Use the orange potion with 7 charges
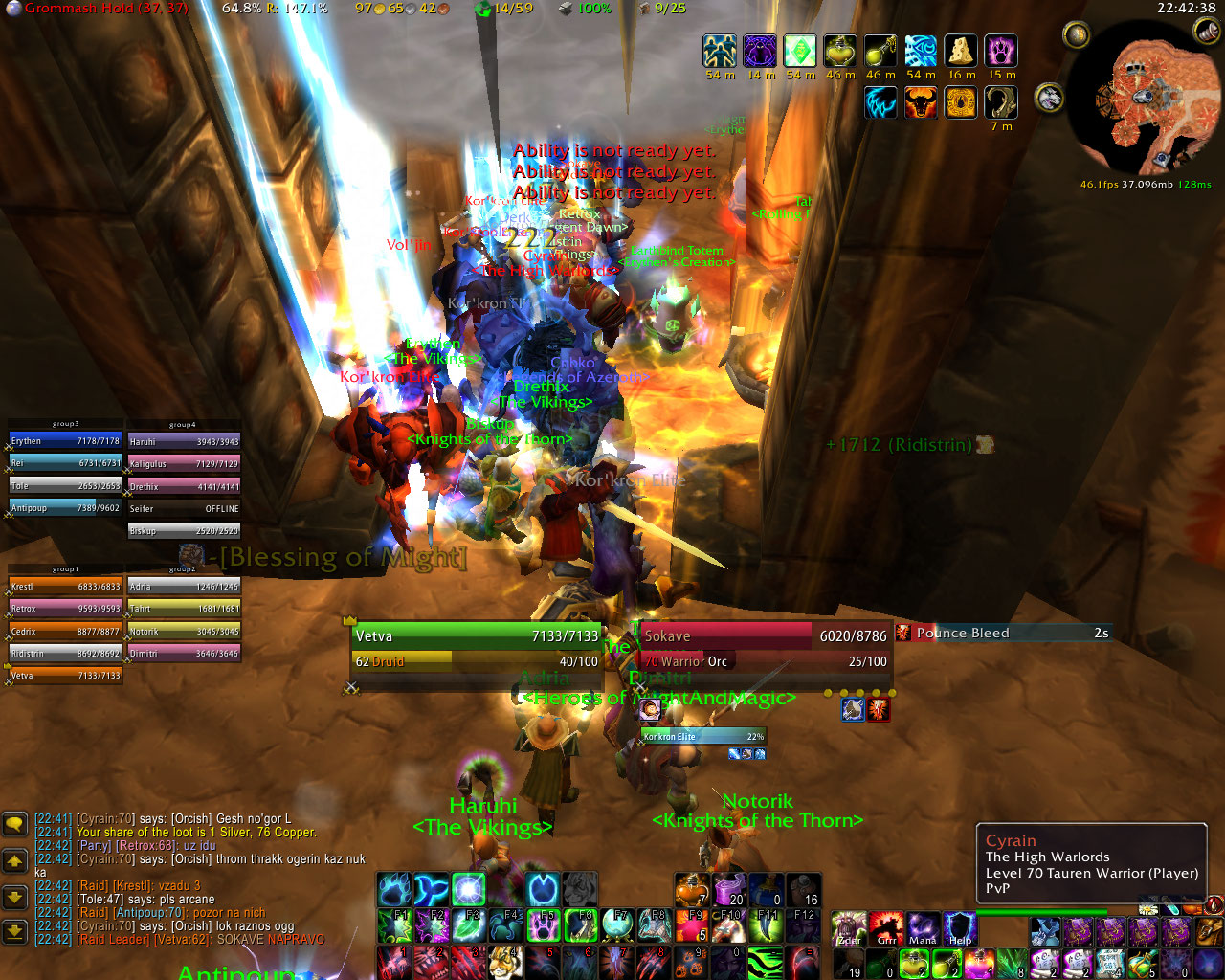Viewport: 1225px width, 980px height. pos(691,889)
